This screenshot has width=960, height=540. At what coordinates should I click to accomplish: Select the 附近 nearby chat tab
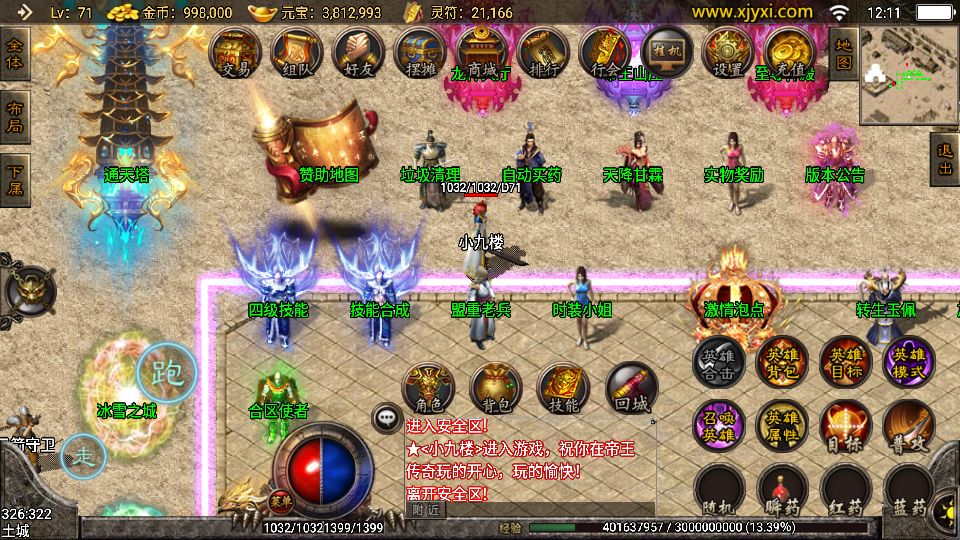pos(427,509)
